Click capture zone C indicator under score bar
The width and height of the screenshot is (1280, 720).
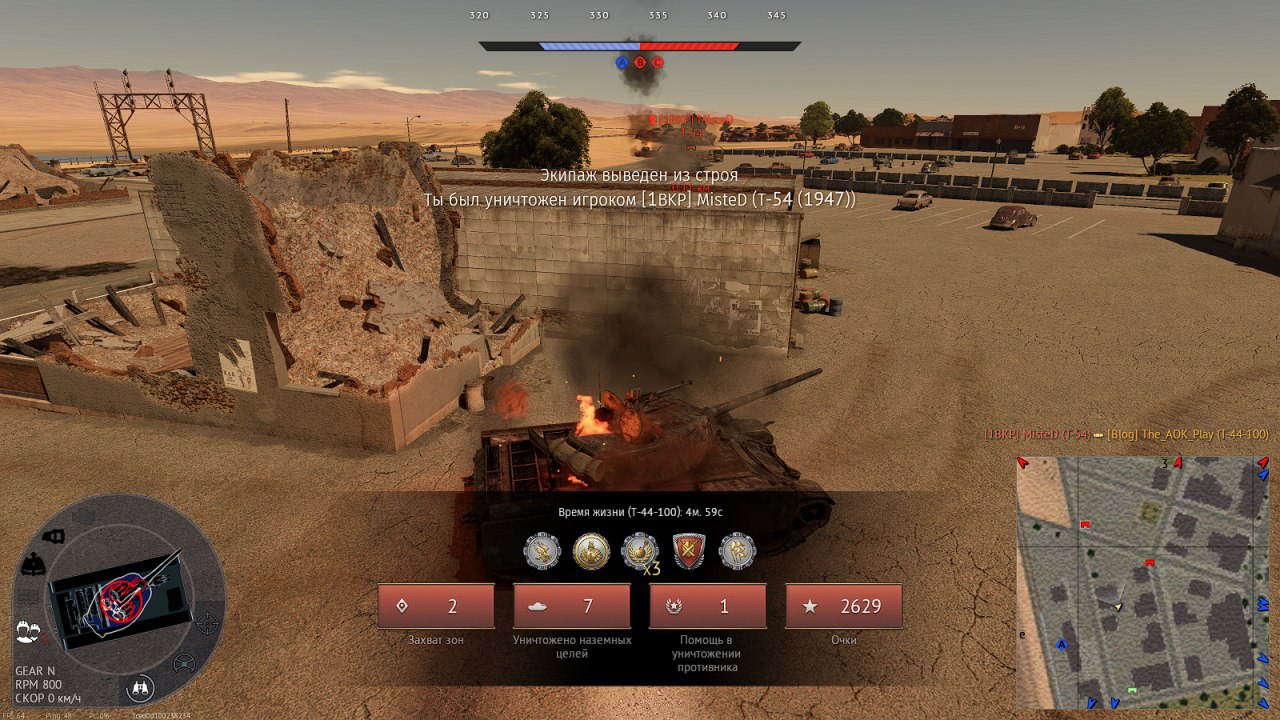658,62
